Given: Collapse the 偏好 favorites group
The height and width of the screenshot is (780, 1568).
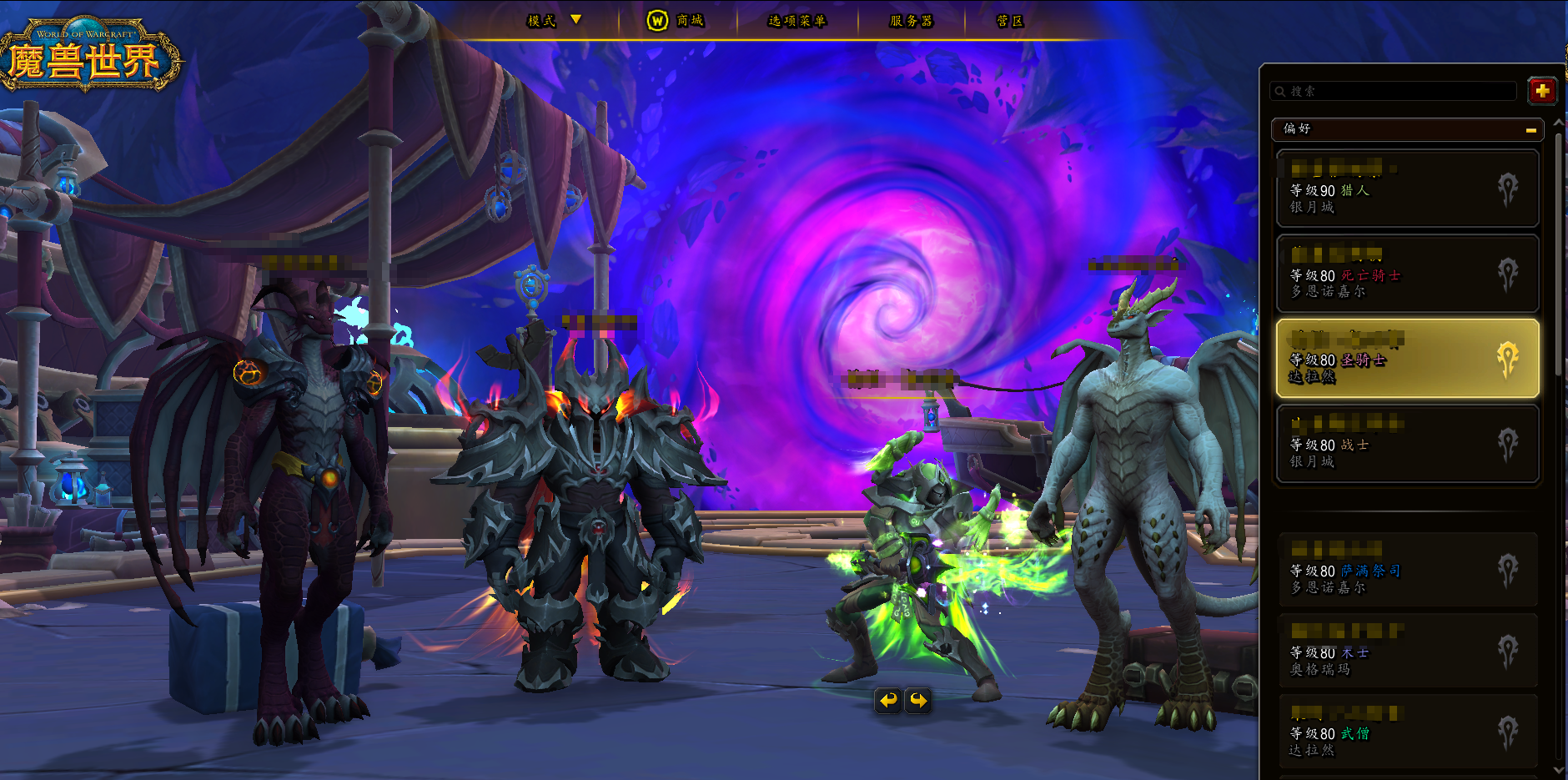Looking at the screenshot, I should tap(1530, 129).
